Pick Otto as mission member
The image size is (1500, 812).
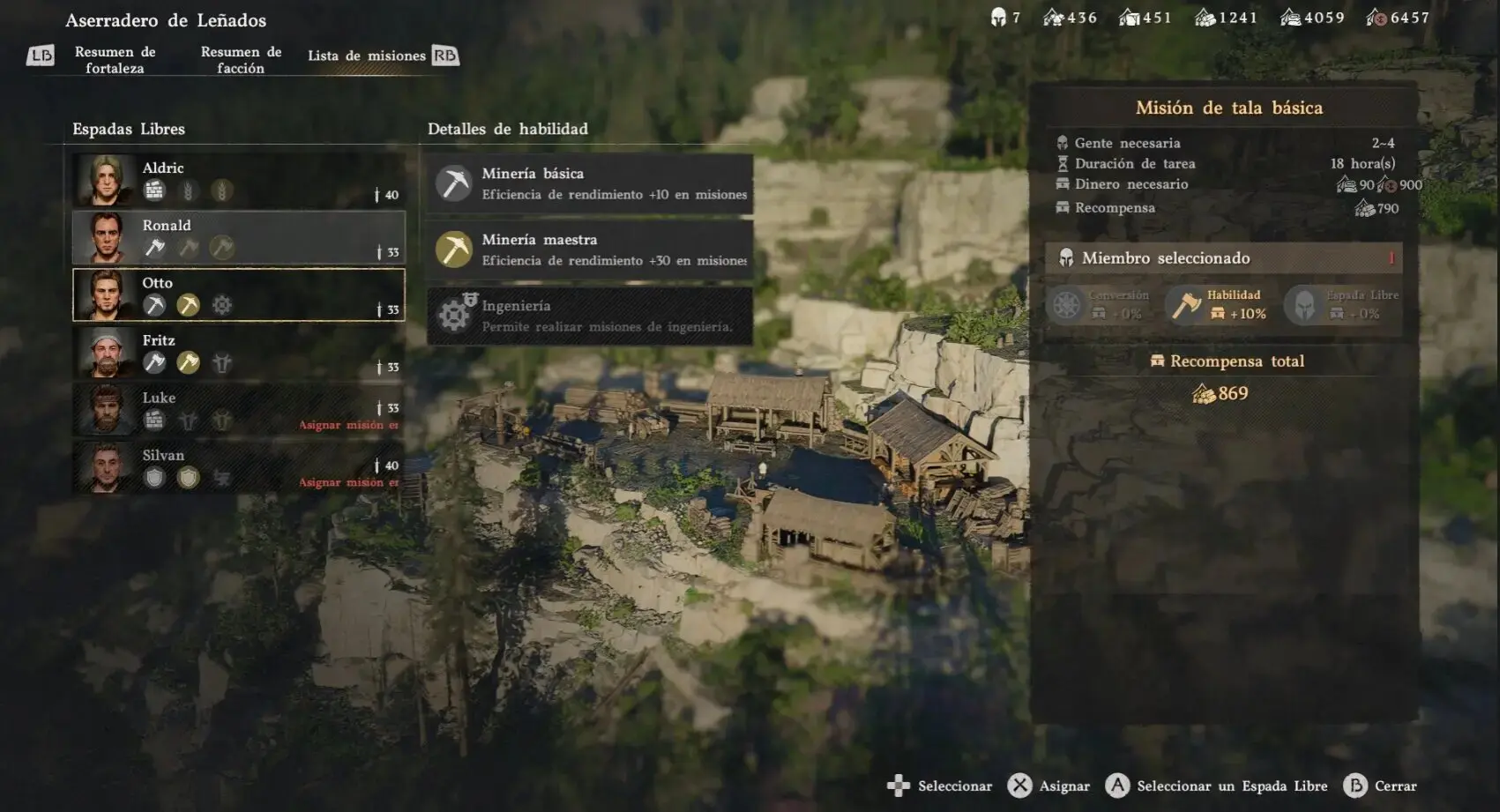238,294
